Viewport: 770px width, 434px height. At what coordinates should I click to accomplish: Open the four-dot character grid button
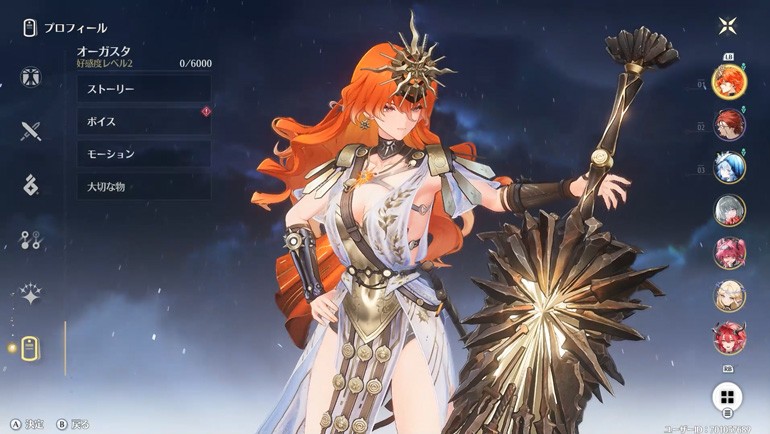[727, 397]
